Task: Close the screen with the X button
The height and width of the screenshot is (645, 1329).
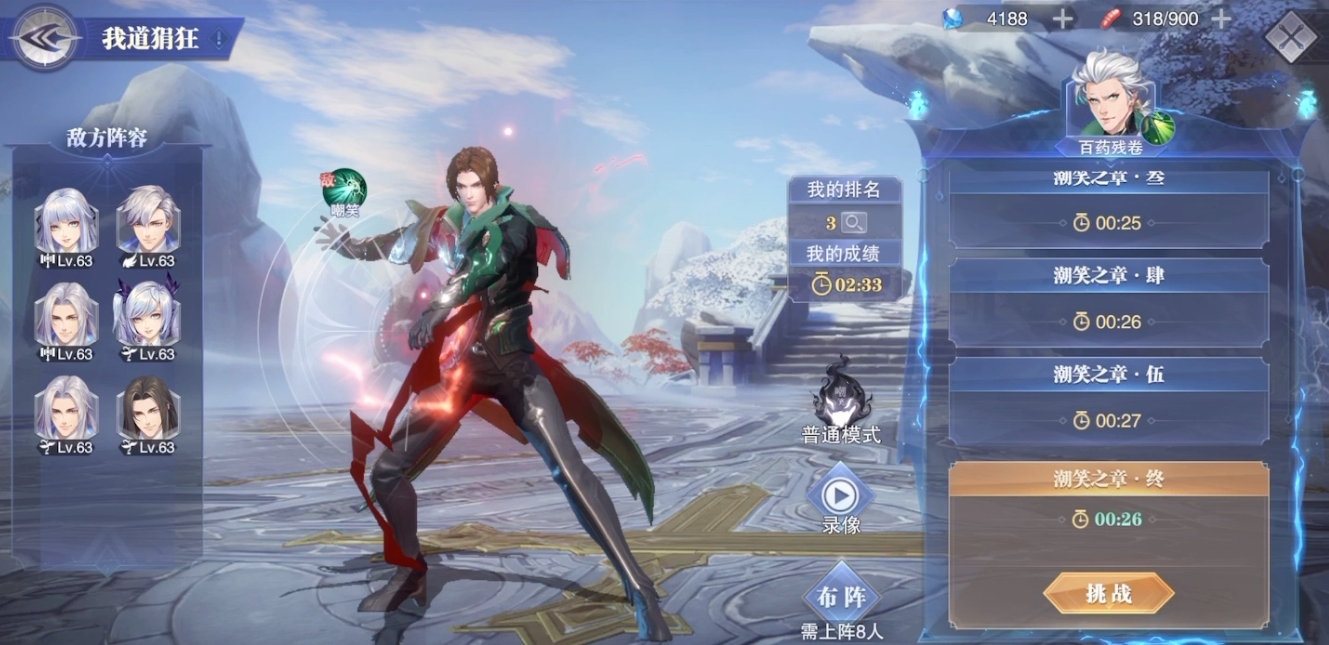Action: pyautogui.click(x=1291, y=38)
